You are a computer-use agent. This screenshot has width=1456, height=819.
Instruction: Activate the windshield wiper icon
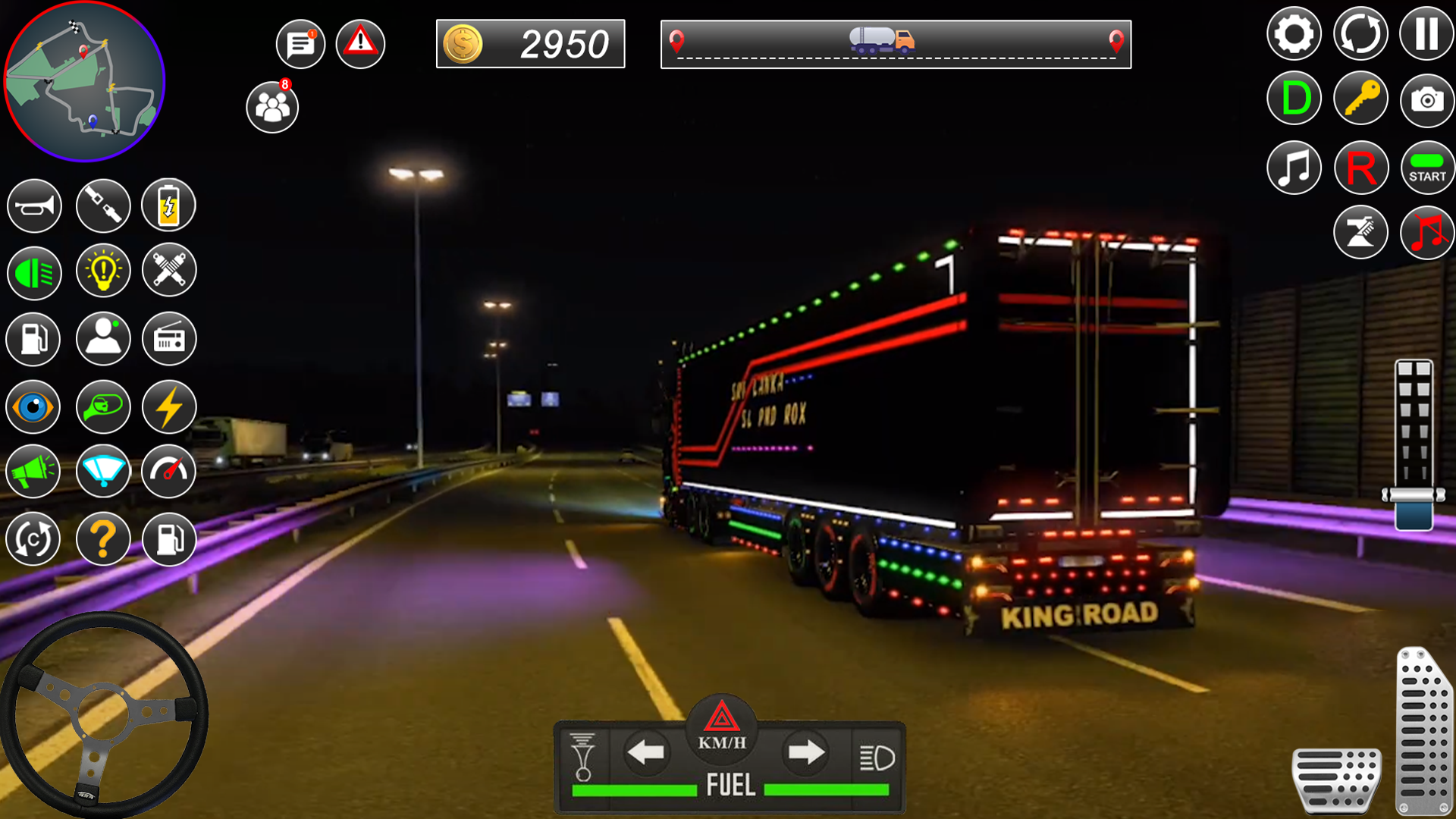[103, 472]
